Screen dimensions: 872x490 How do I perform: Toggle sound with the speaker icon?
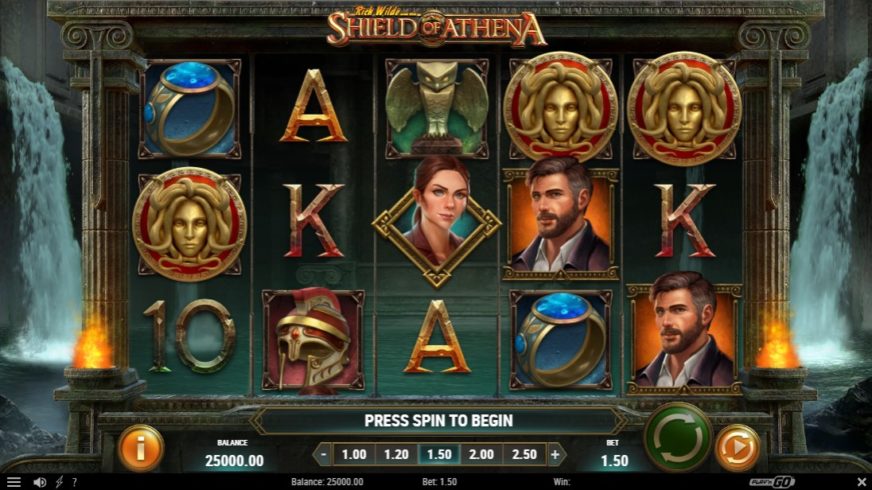click(x=40, y=482)
